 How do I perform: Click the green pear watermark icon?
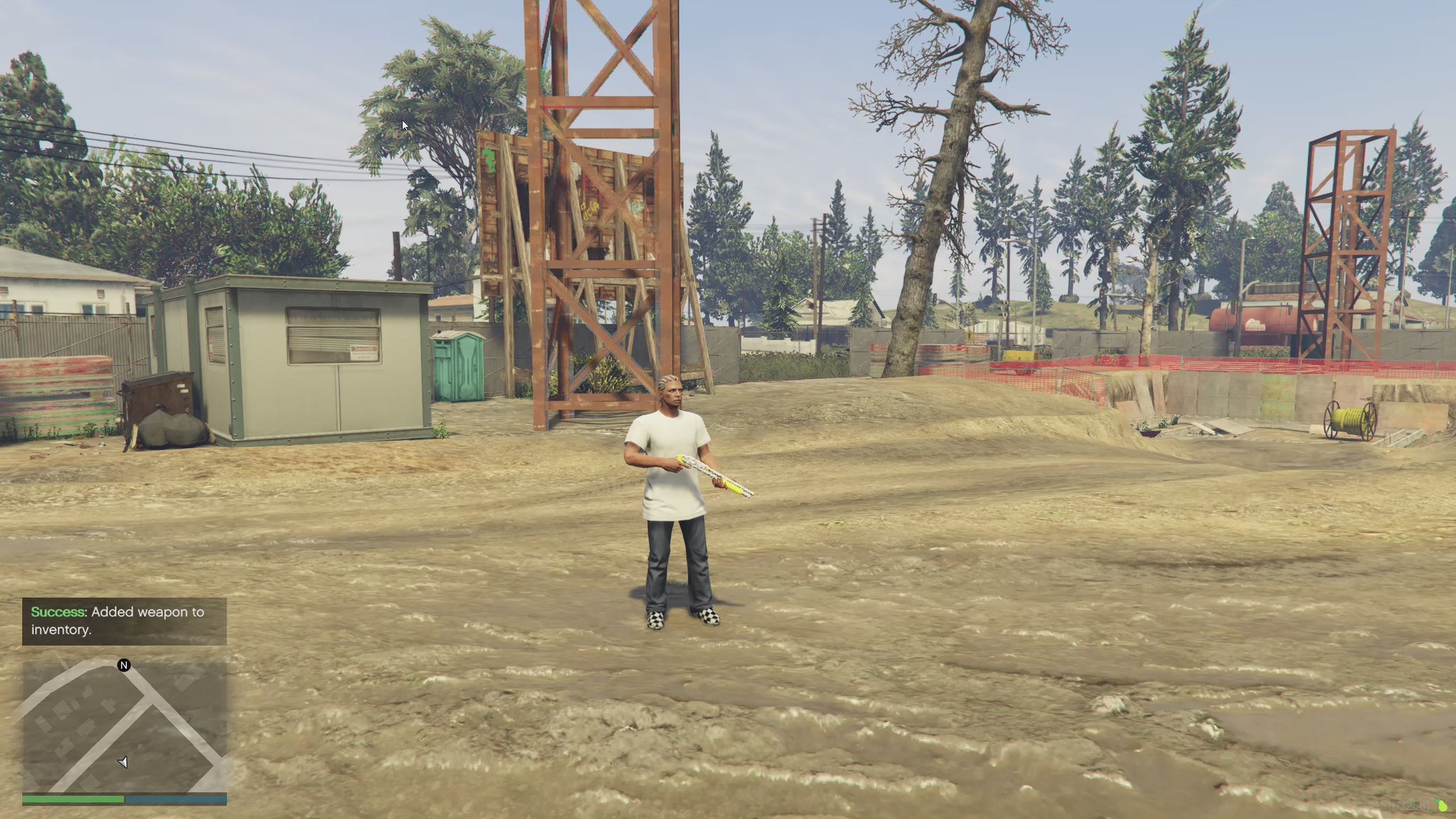(1442, 806)
